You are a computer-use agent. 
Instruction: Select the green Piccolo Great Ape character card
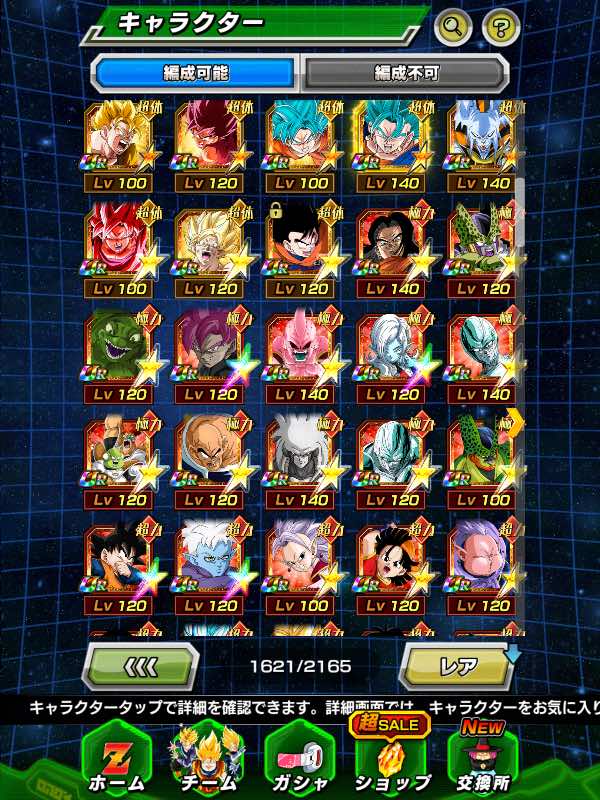[x=120, y=352]
